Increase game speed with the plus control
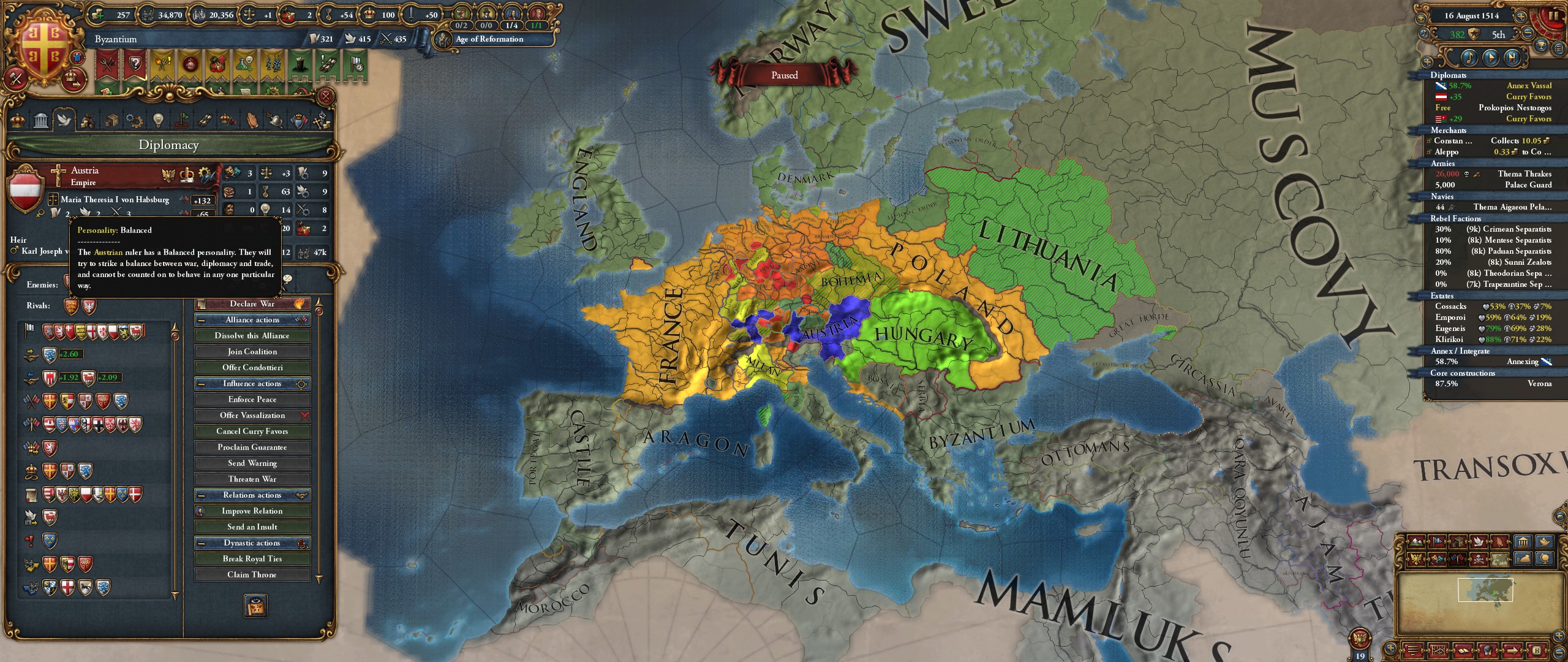 (1521, 17)
